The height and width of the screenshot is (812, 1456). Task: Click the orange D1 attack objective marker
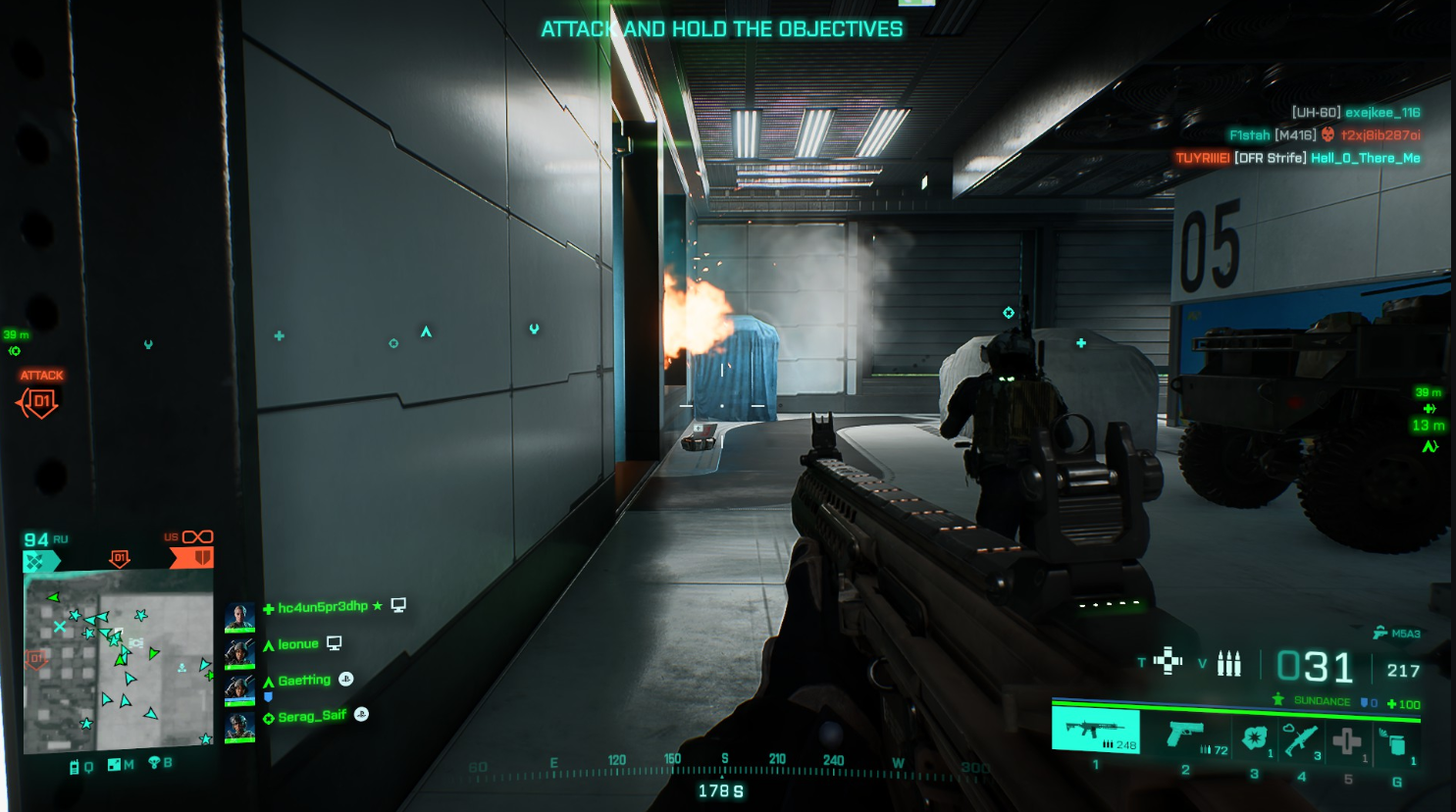(x=39, y=401)
